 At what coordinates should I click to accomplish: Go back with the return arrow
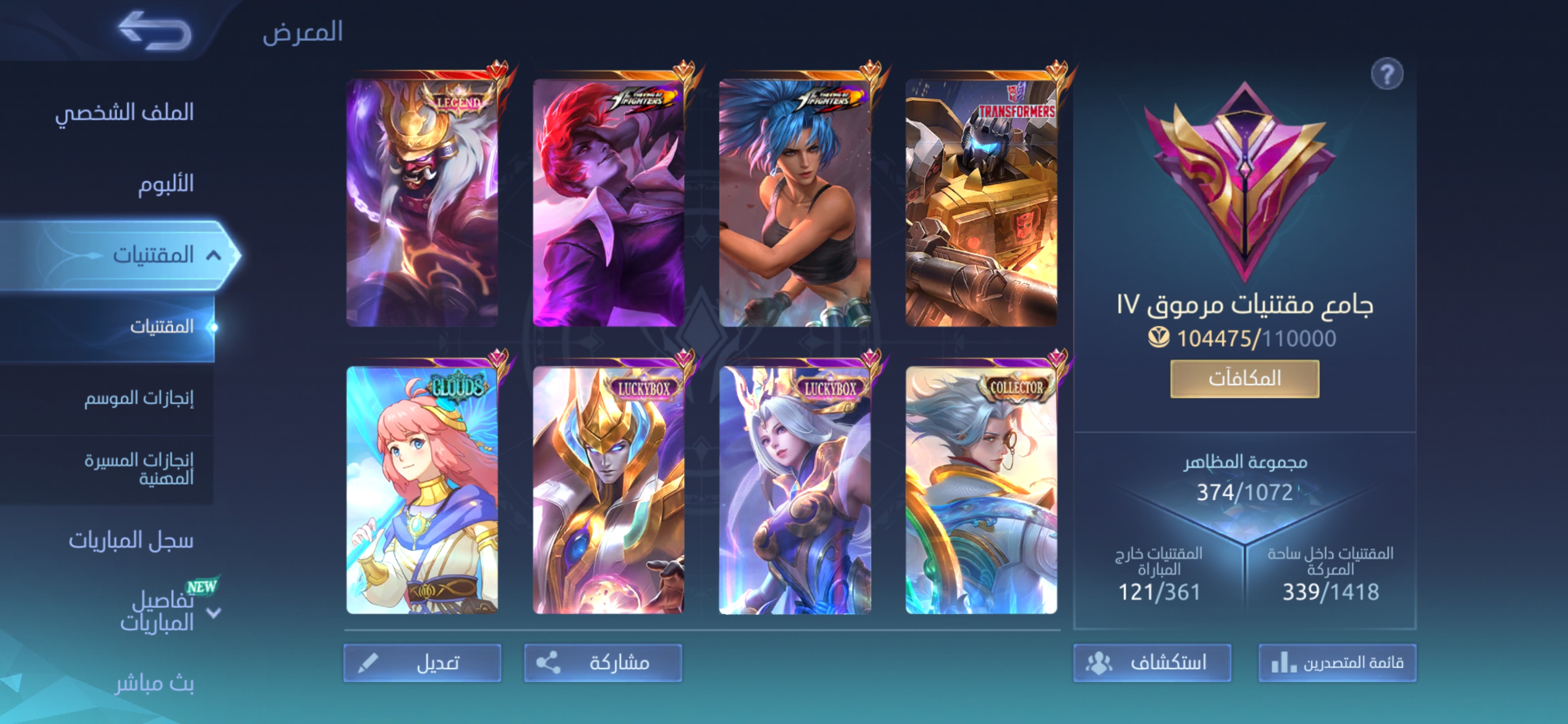[155, 31]
